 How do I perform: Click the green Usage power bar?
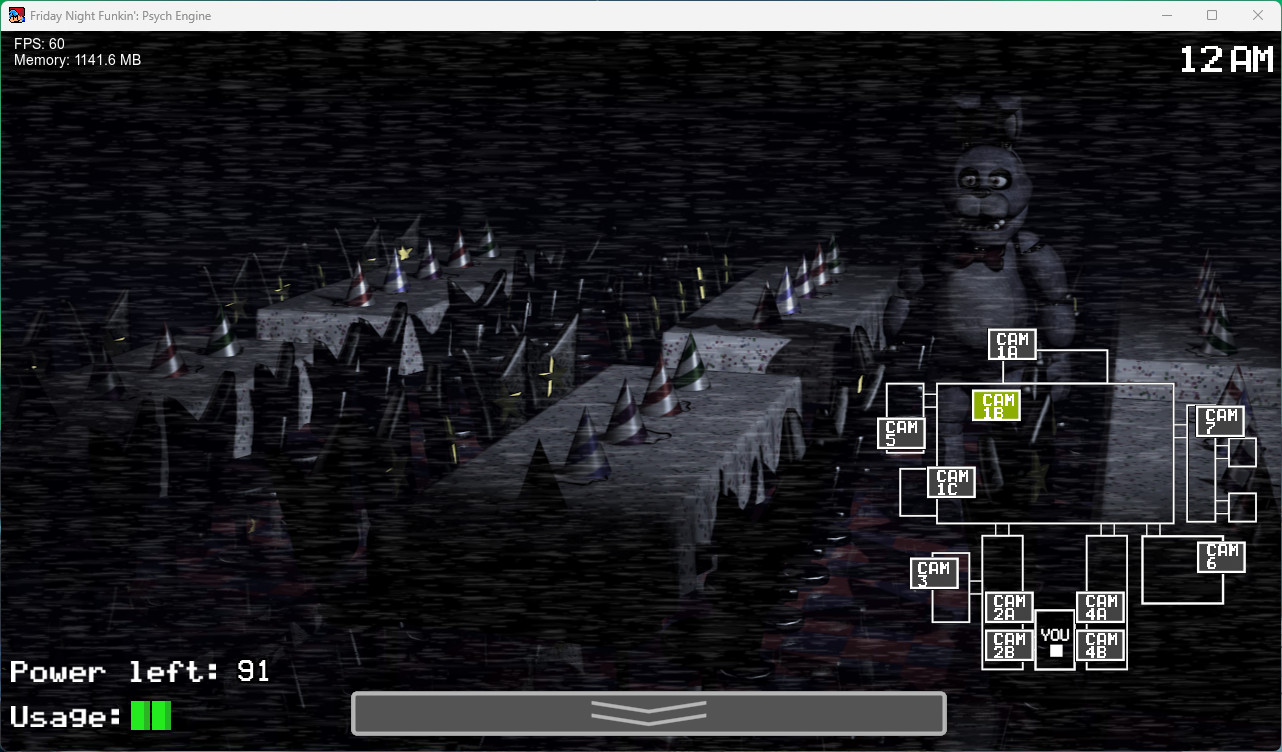coord(150,715)
